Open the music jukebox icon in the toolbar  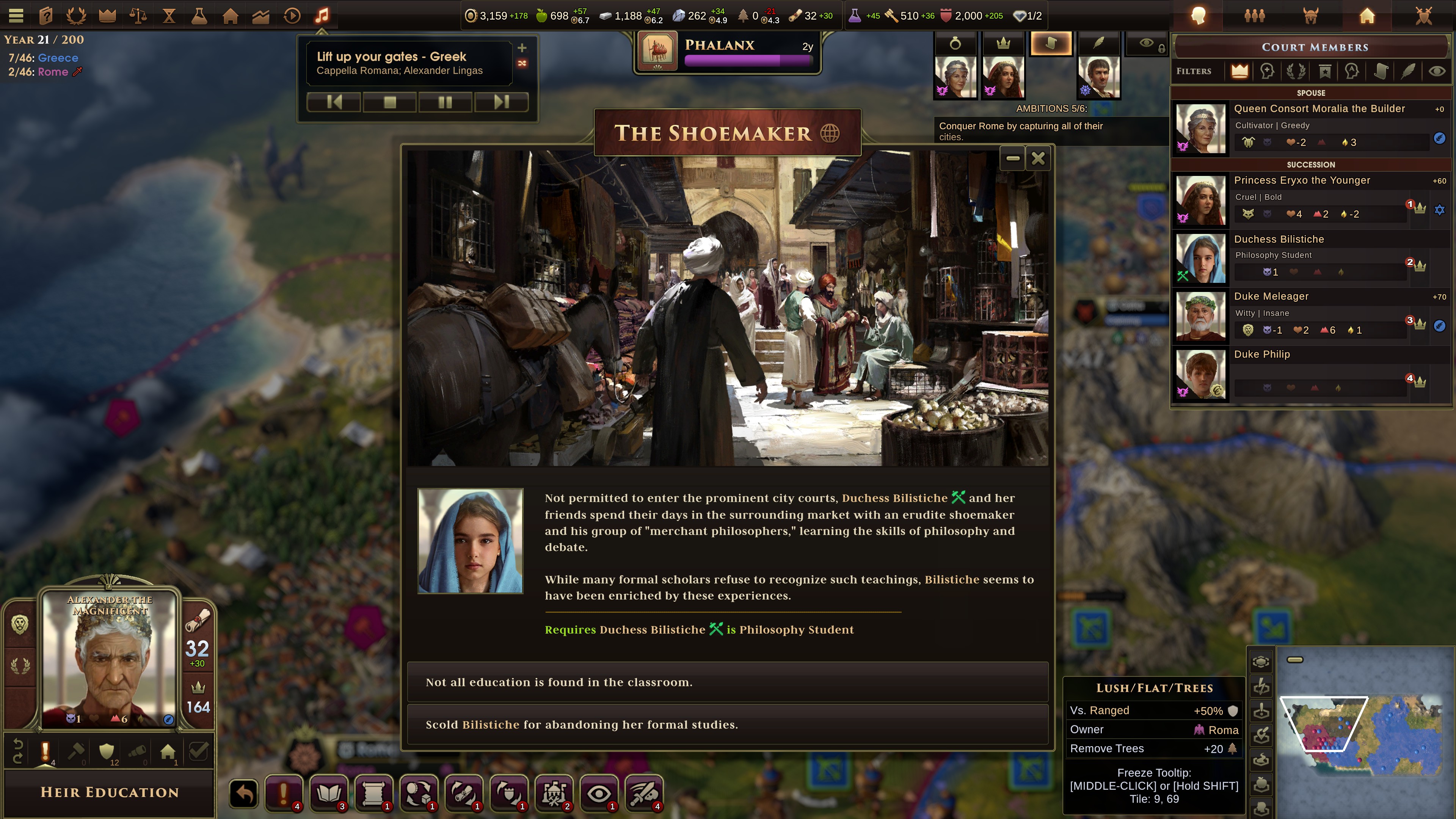click(322, 15)
